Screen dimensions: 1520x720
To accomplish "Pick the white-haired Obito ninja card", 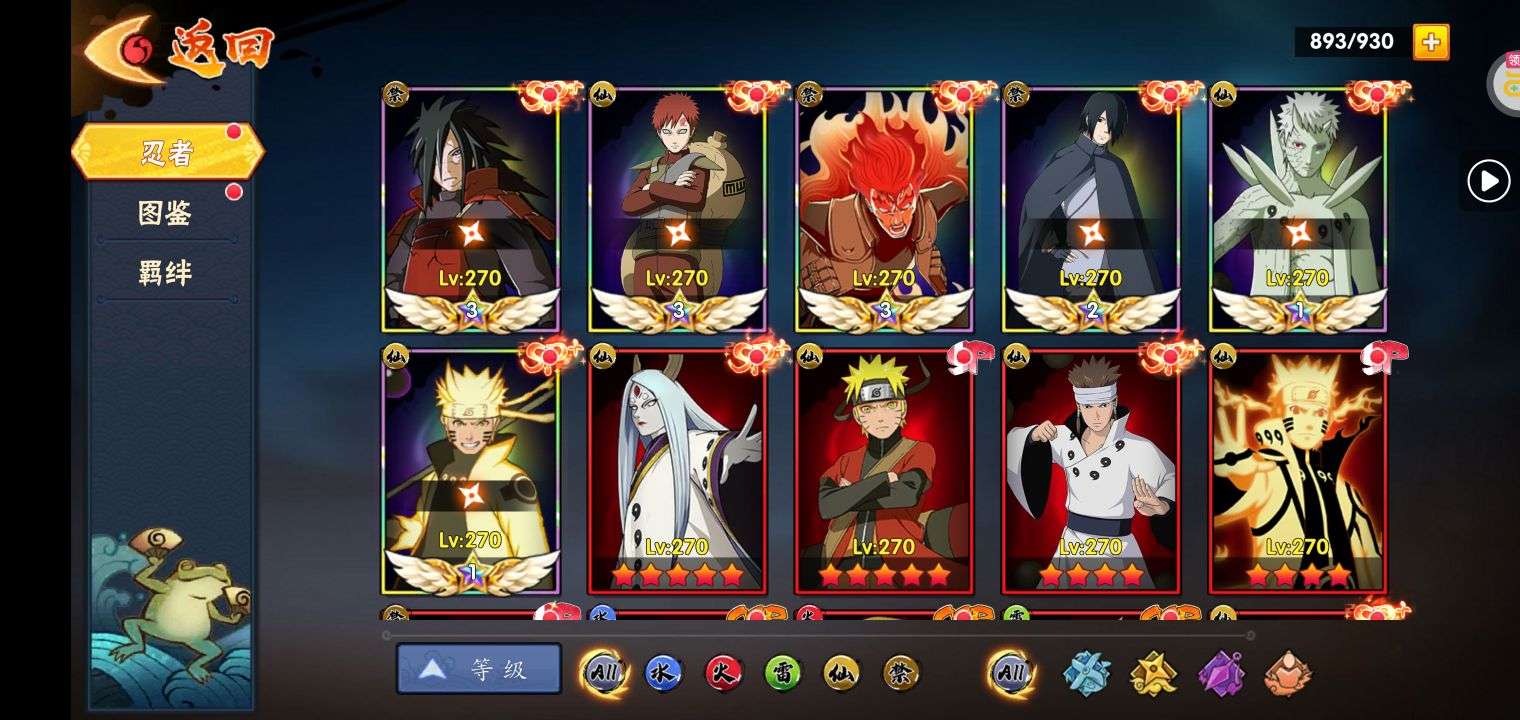I will point(1297,210).
